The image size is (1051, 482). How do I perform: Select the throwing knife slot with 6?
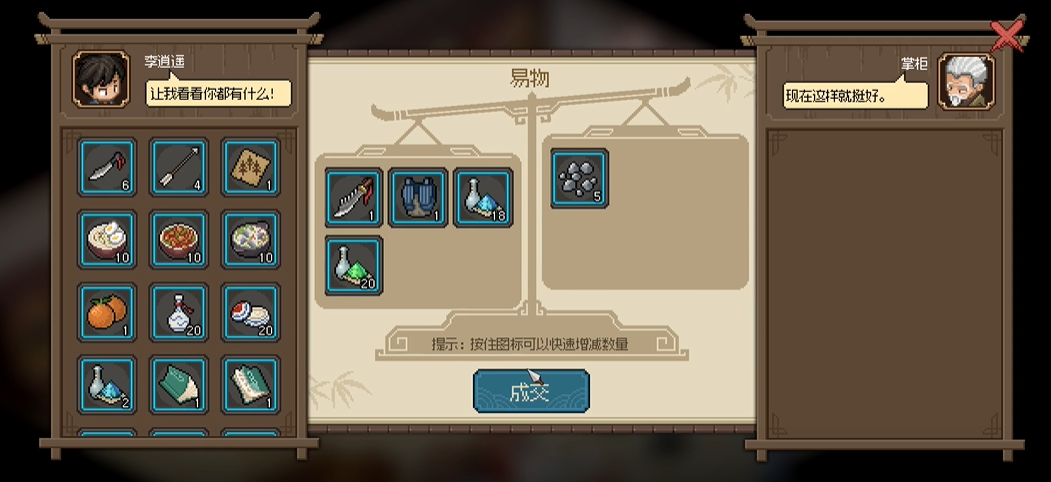tap(107, 167)
